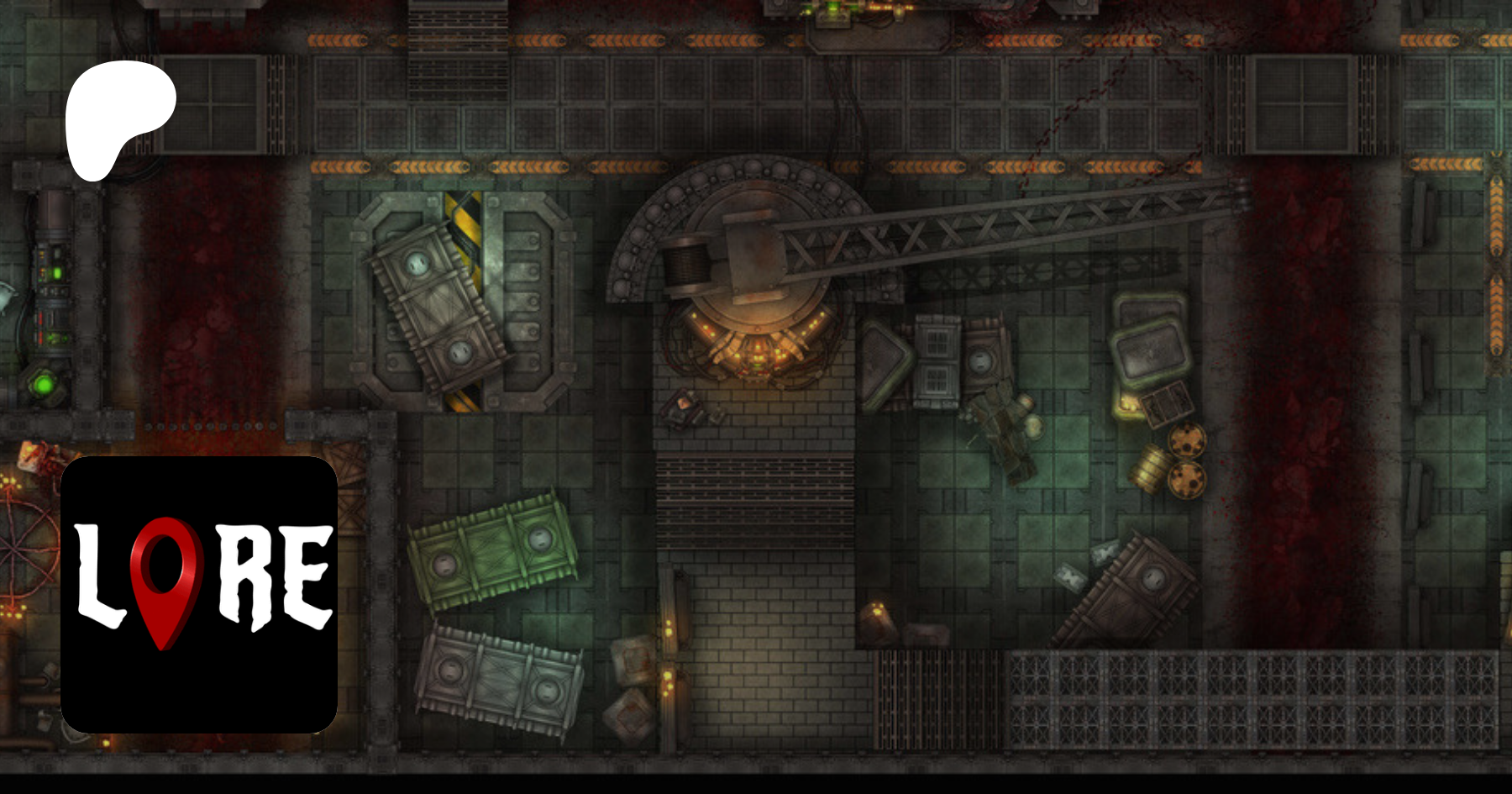Open the LORE creator avatar
Image resolution: width=1512 pixels, height=794 pixels.
(199, 594)
